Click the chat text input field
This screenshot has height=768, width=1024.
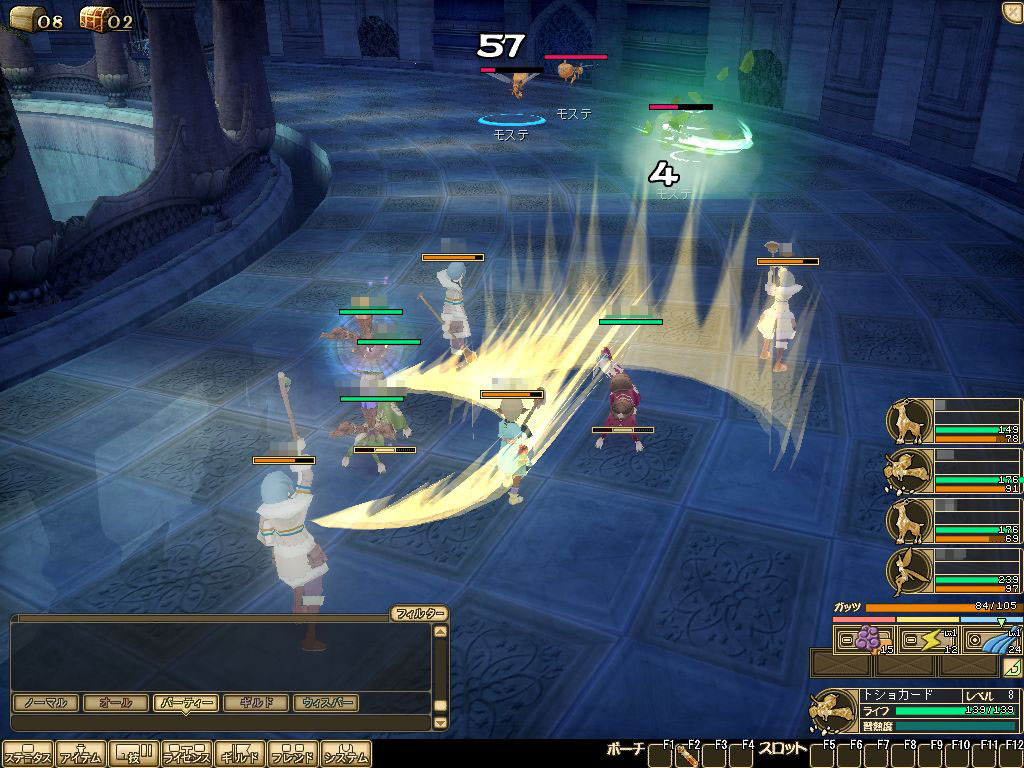coord(220,722)
